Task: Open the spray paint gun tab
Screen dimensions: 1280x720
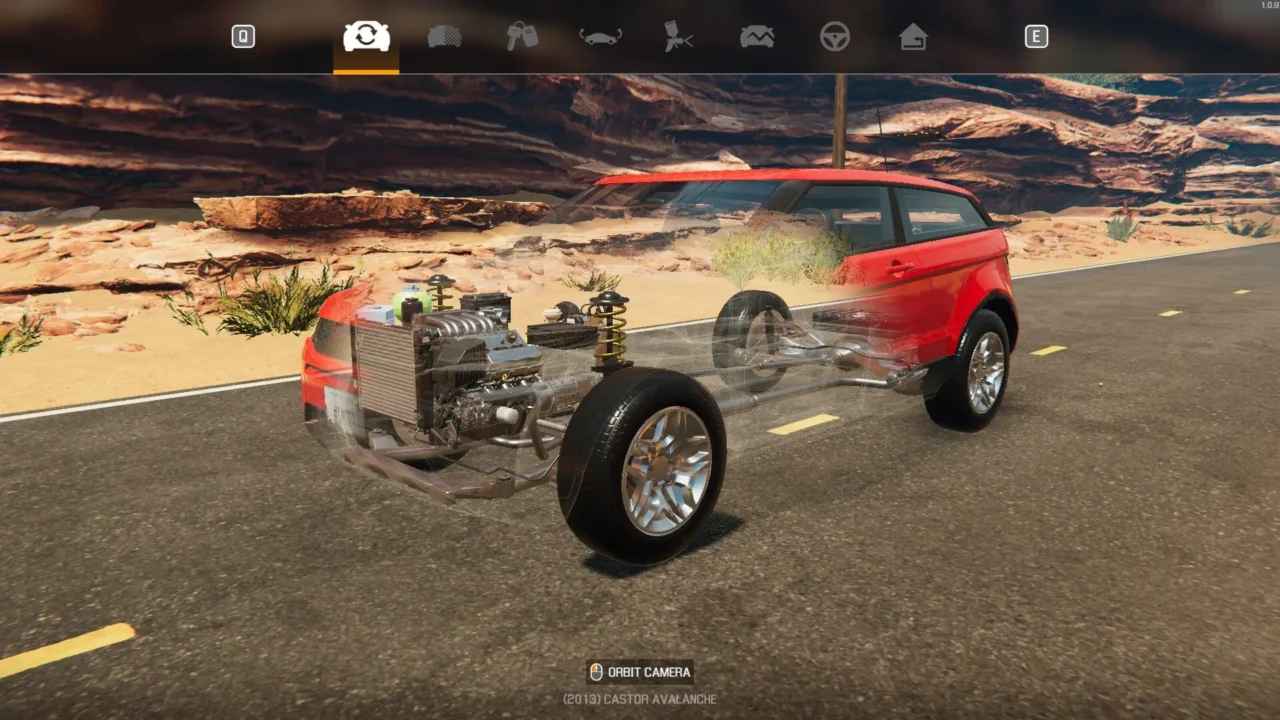Action: click(x=679, y=37)
